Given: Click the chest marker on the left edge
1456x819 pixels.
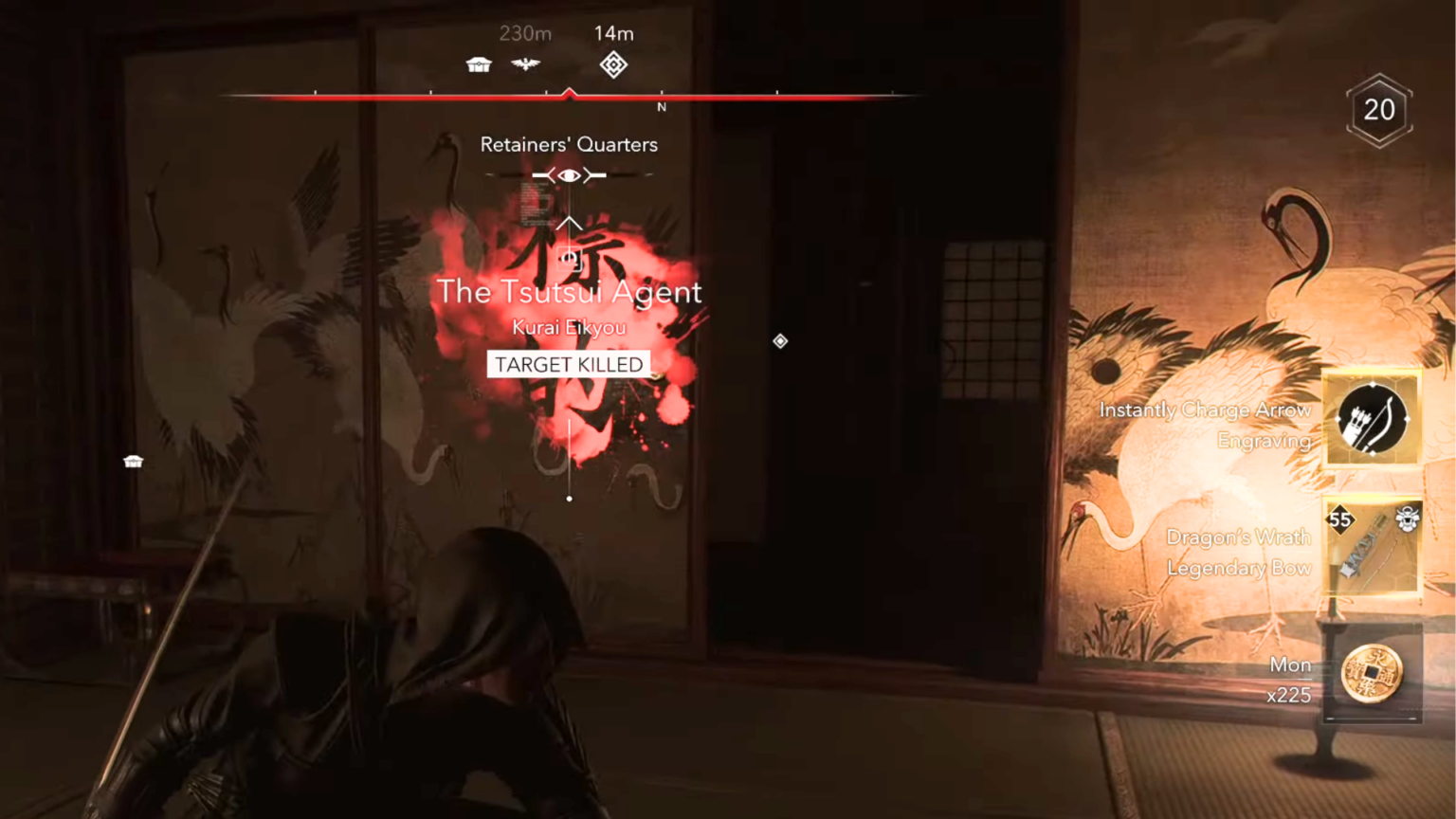Looking at the screenshot, I should point(133,461).
